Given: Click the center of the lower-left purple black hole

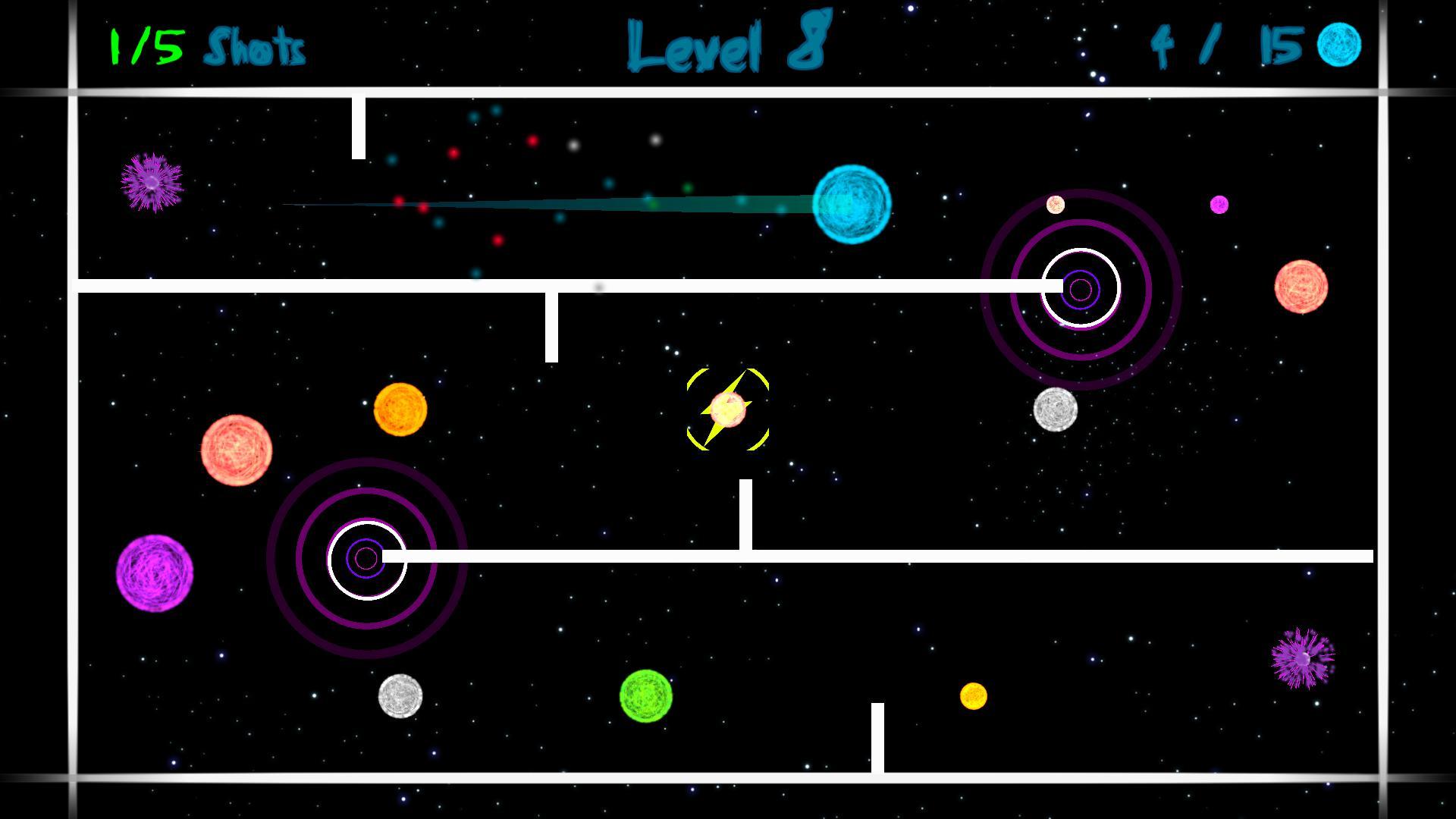Looking at the screenshot, I should click(368, 557).
